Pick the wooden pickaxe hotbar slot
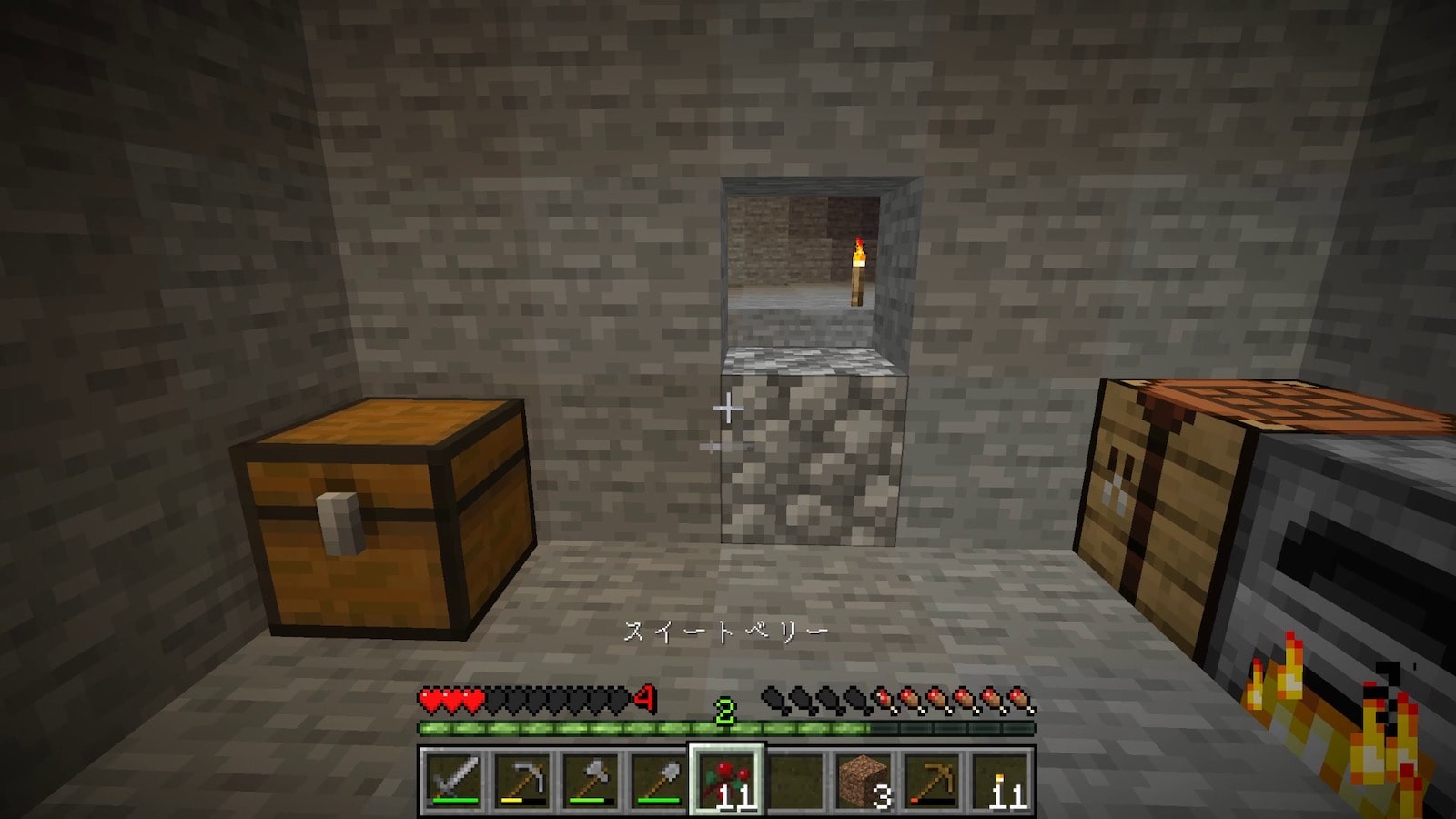 [932, 780]
